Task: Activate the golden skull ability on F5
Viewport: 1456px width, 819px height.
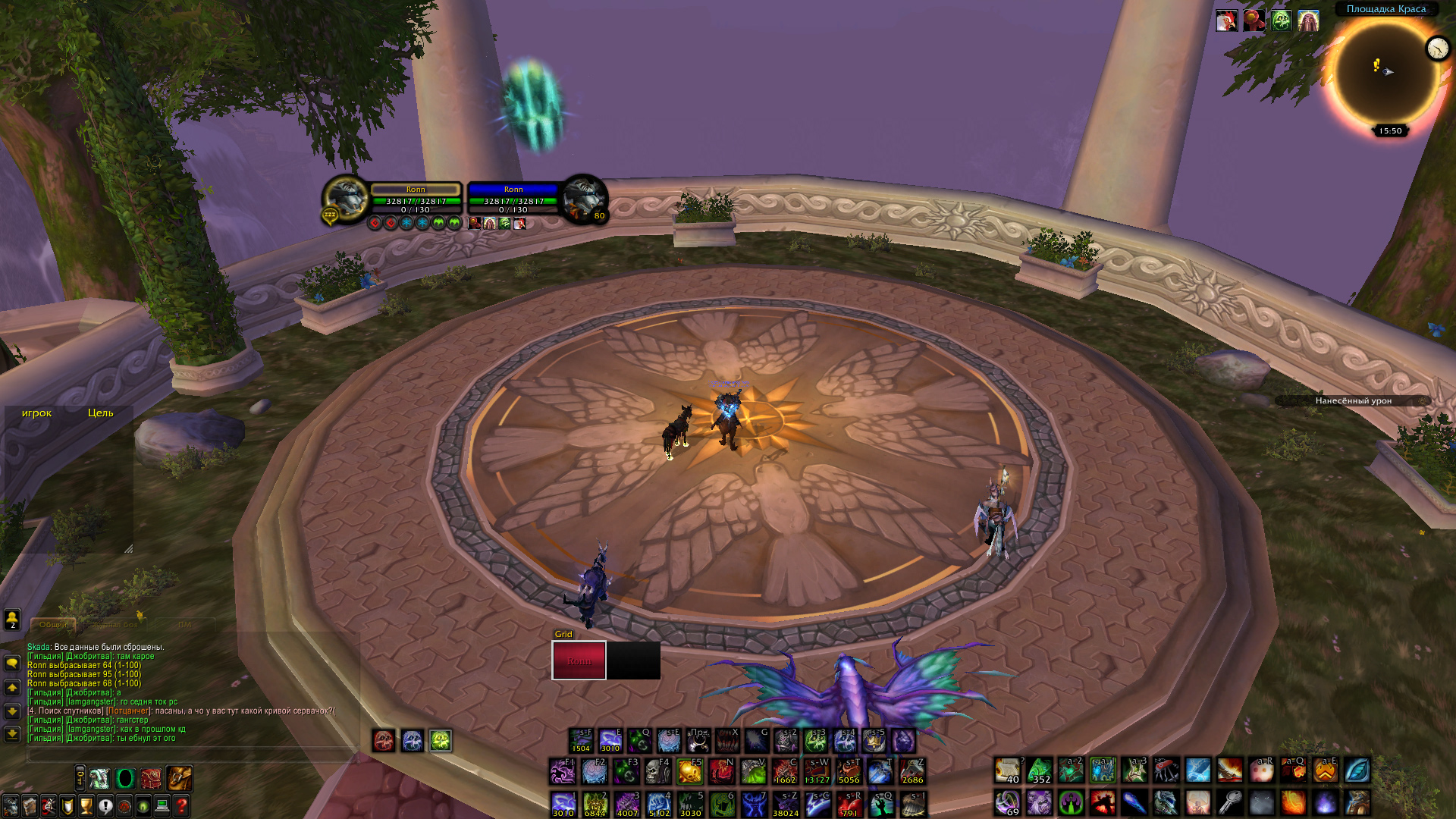Action: (x=689, y=772)
